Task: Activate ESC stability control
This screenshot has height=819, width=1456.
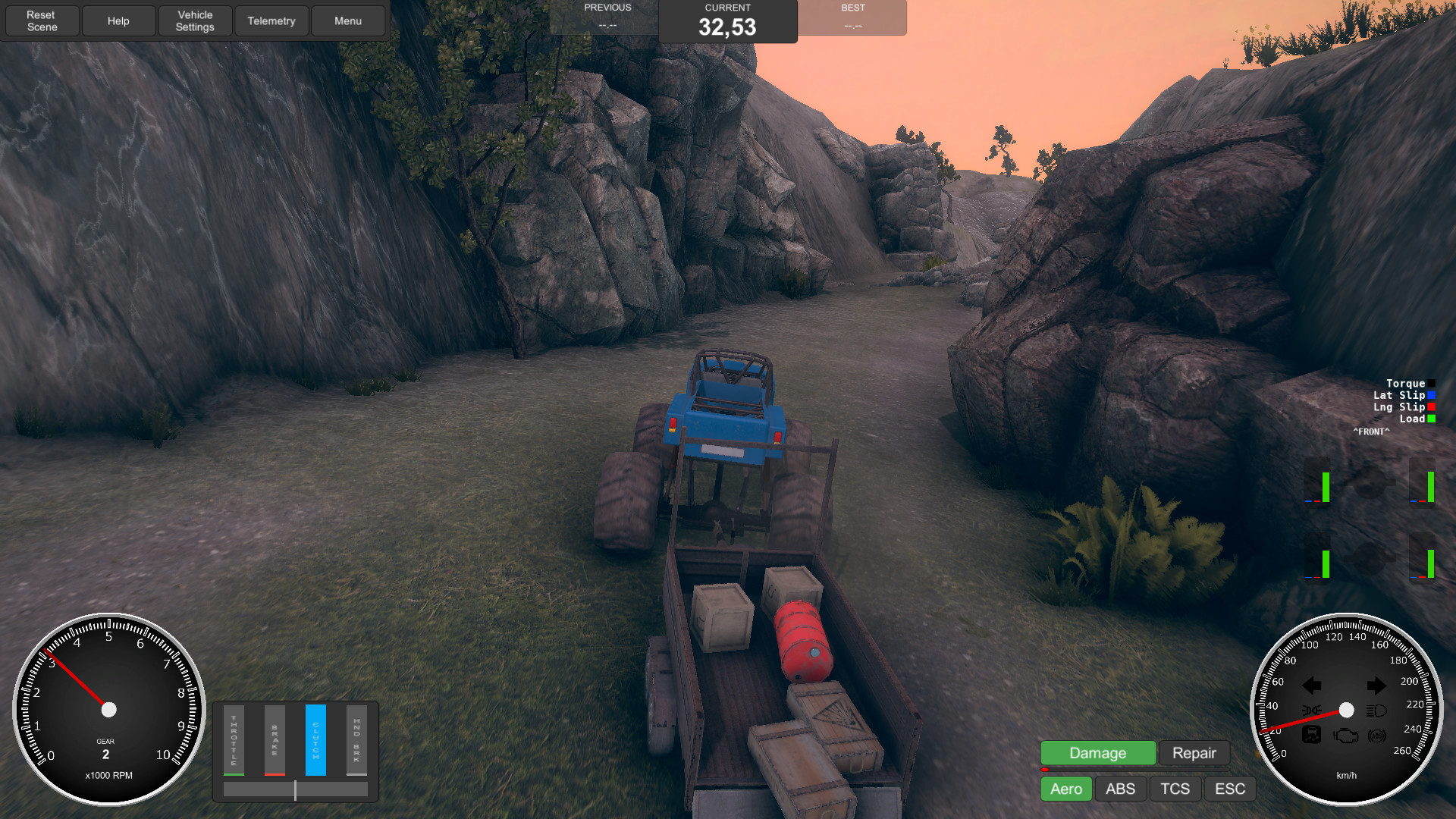Action: pos(1229,789)
